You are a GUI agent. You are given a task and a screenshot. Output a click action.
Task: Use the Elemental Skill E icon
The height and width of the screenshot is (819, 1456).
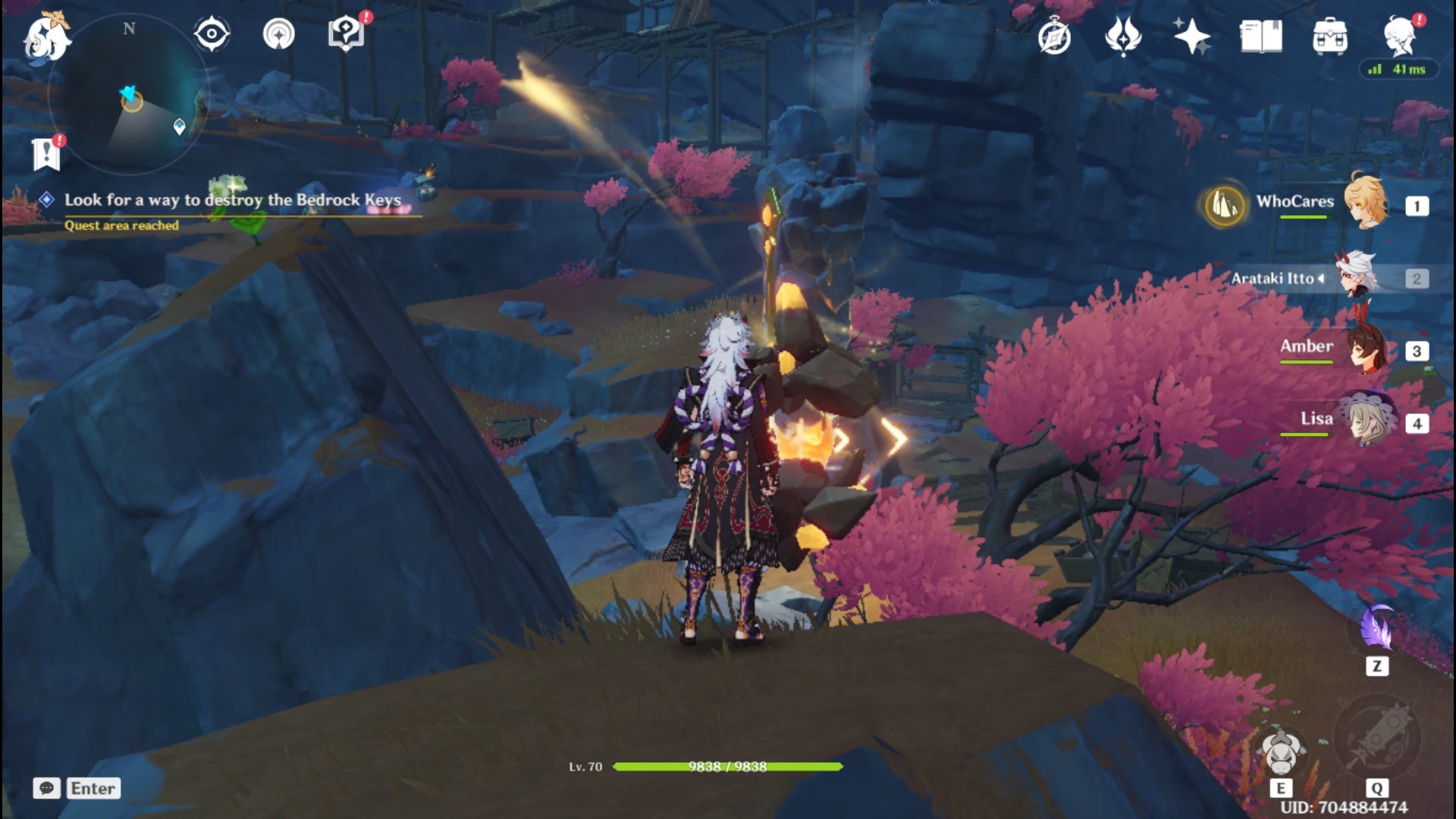coord(1281,753)
